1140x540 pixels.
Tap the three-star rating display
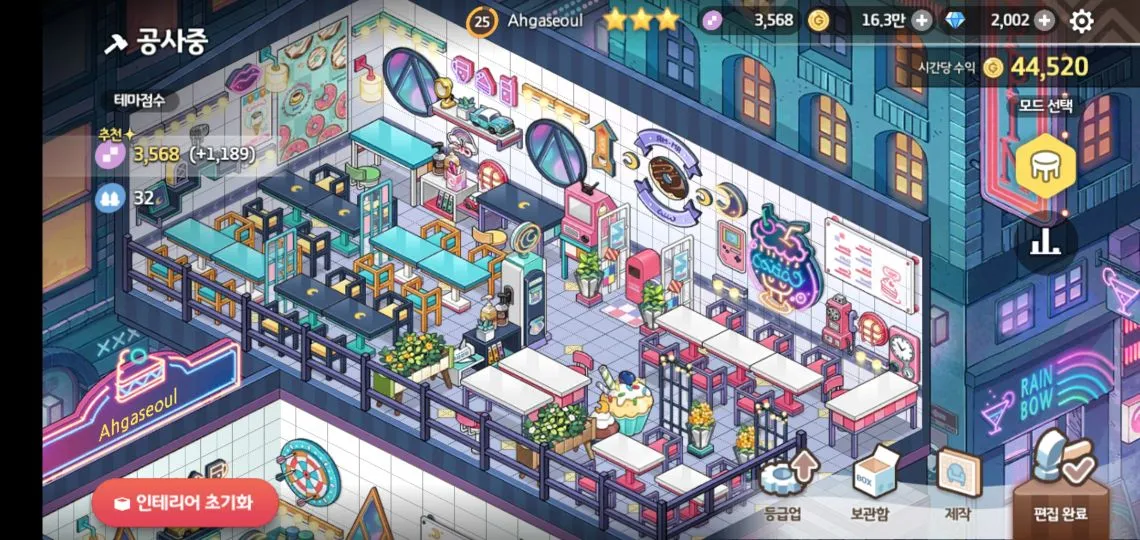pos(640,20)
